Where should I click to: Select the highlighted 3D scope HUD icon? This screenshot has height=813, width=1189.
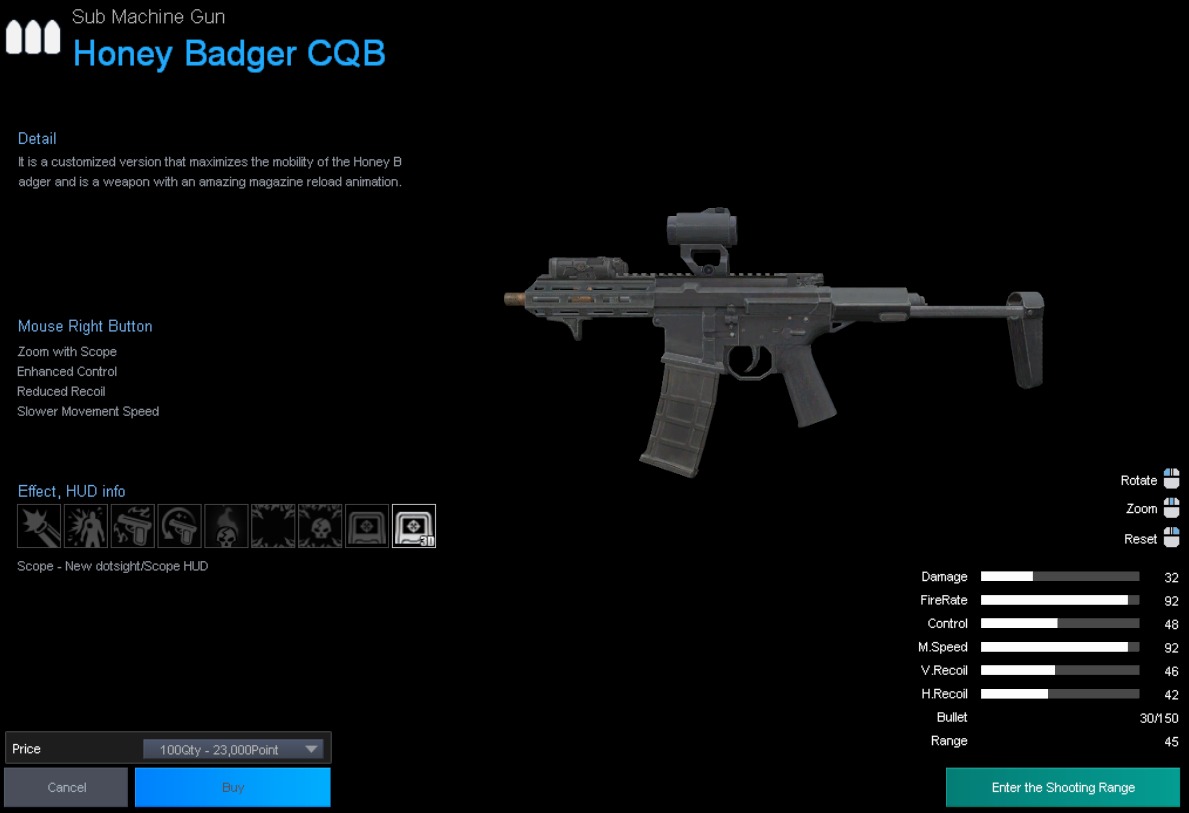414,526
